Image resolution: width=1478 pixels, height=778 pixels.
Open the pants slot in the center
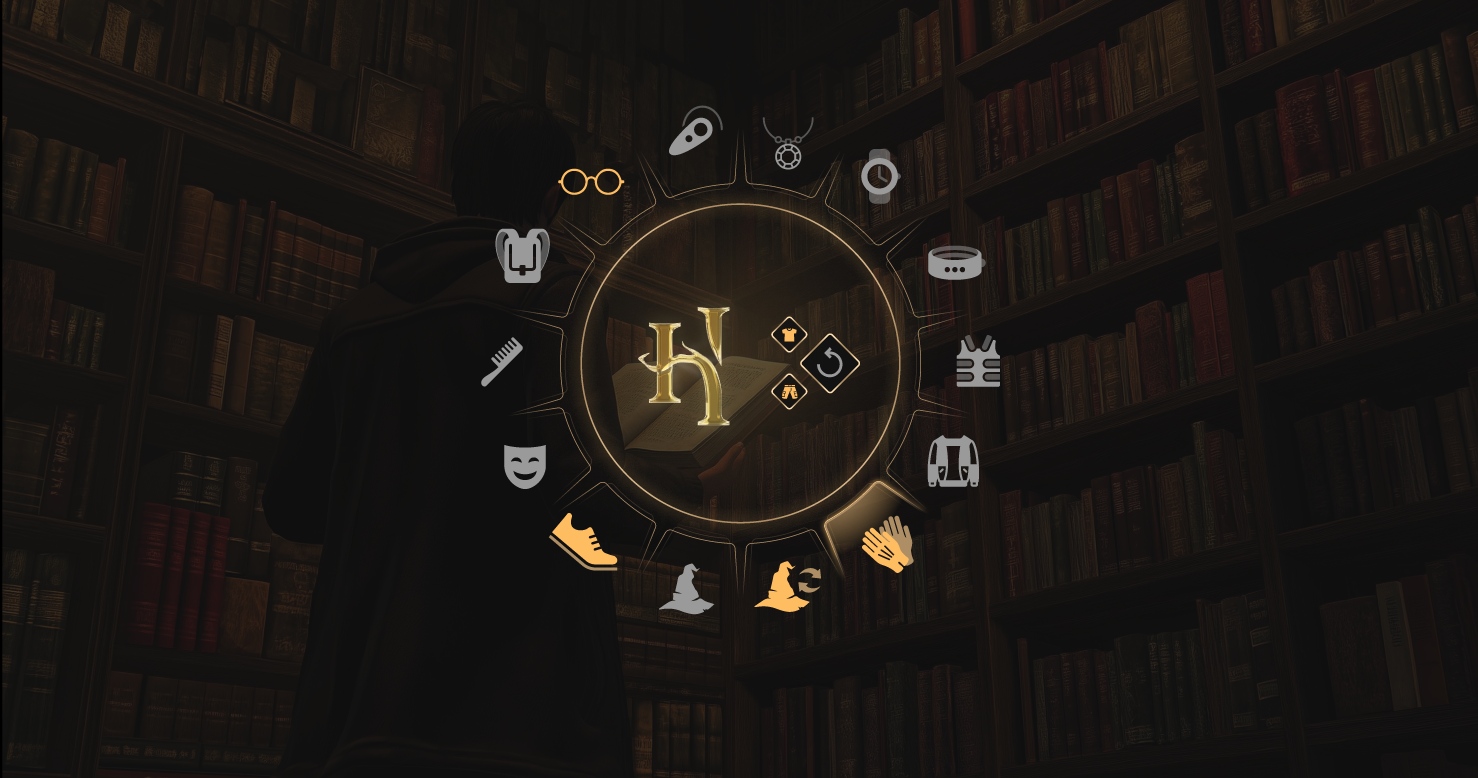789,392
